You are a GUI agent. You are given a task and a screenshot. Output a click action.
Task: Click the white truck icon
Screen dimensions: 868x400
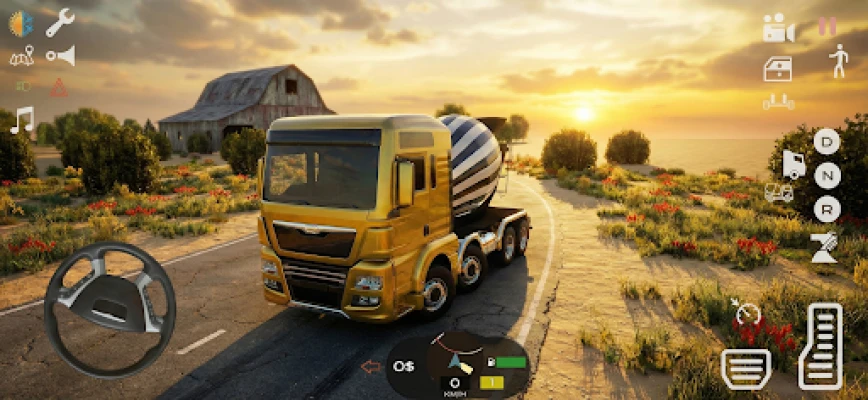point(793,164)
